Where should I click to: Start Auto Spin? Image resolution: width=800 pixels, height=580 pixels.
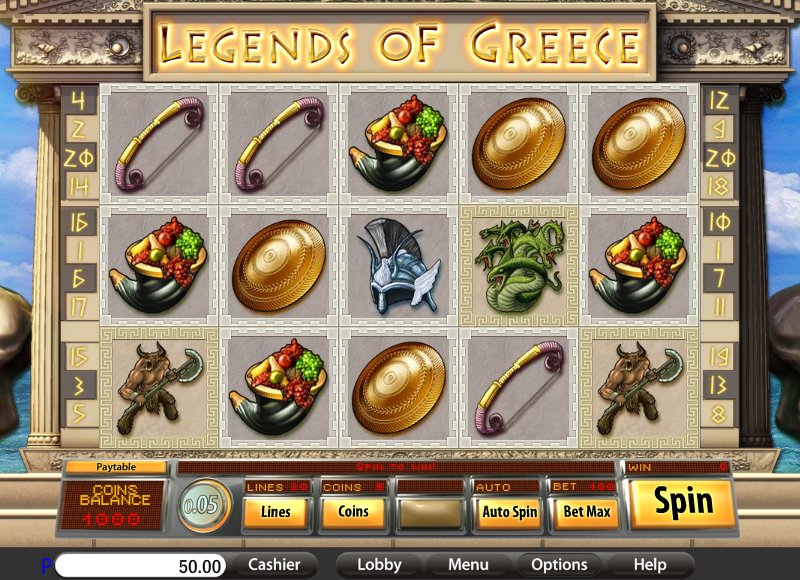pyautogui.click(x=510, y=512)
